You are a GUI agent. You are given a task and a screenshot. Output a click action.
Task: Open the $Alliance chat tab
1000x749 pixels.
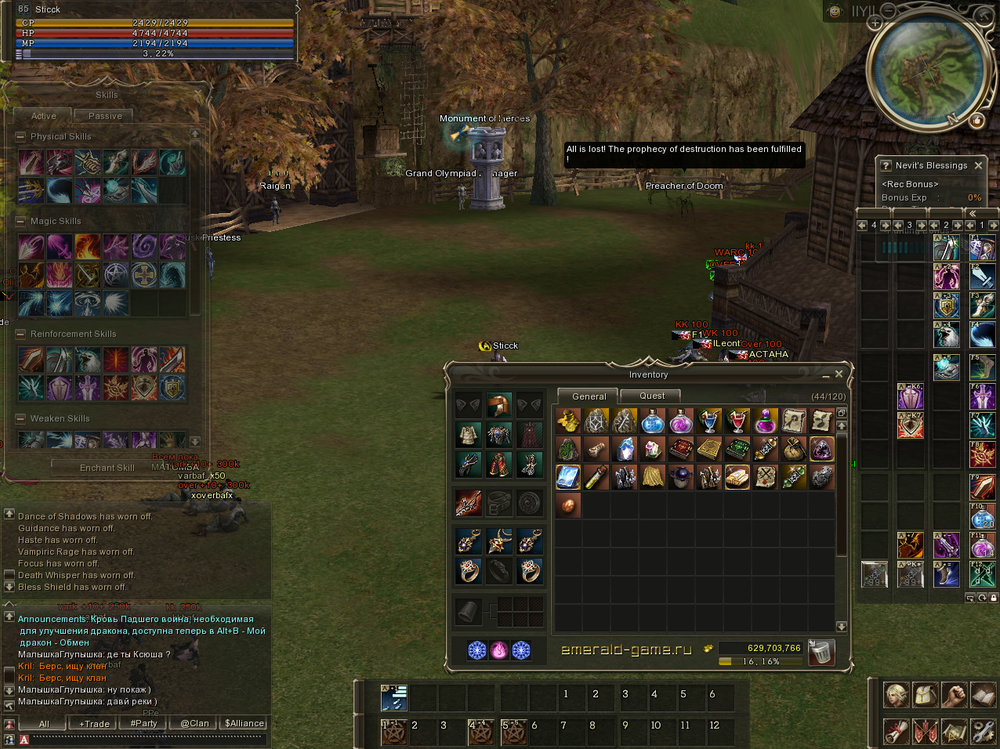click(244, 723)
